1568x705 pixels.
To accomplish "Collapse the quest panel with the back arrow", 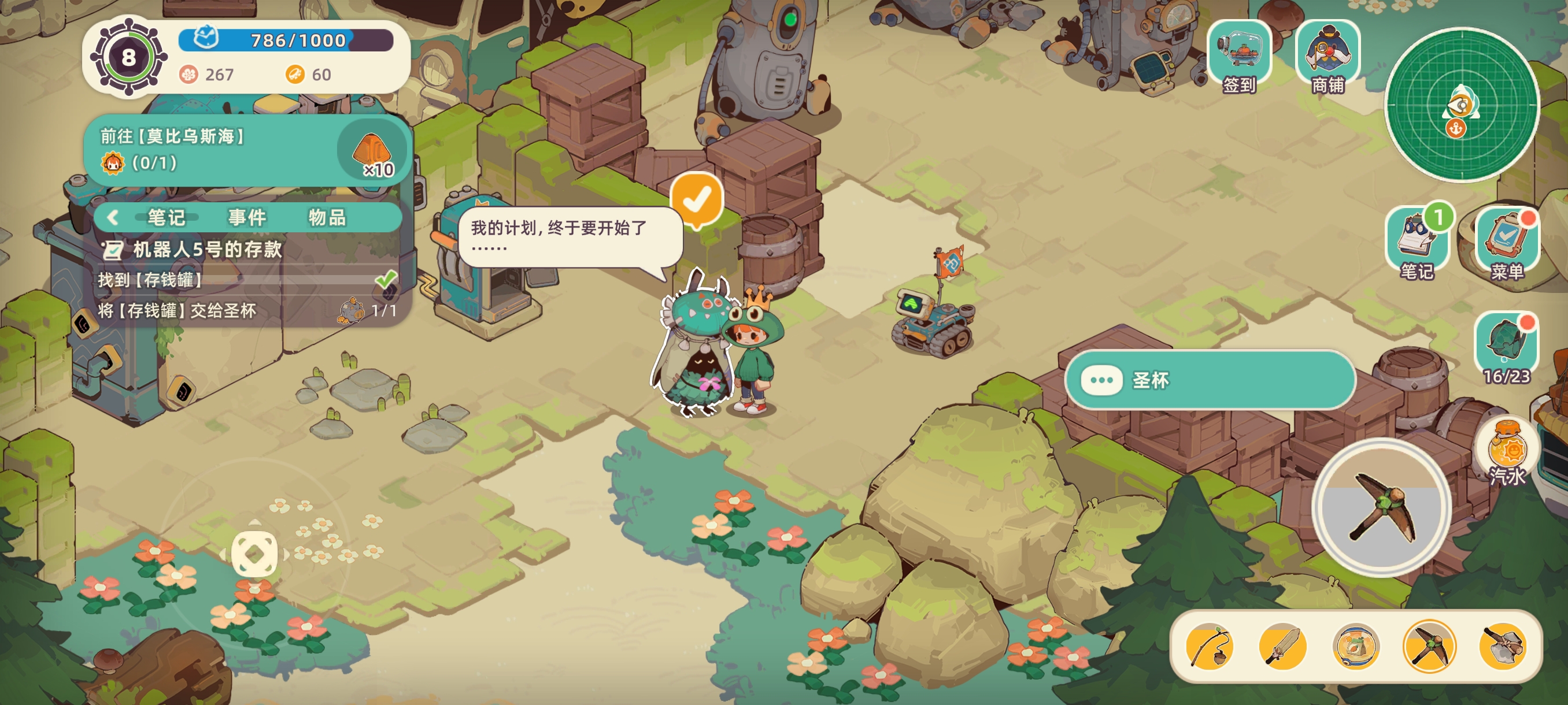I will coord(112,217).
